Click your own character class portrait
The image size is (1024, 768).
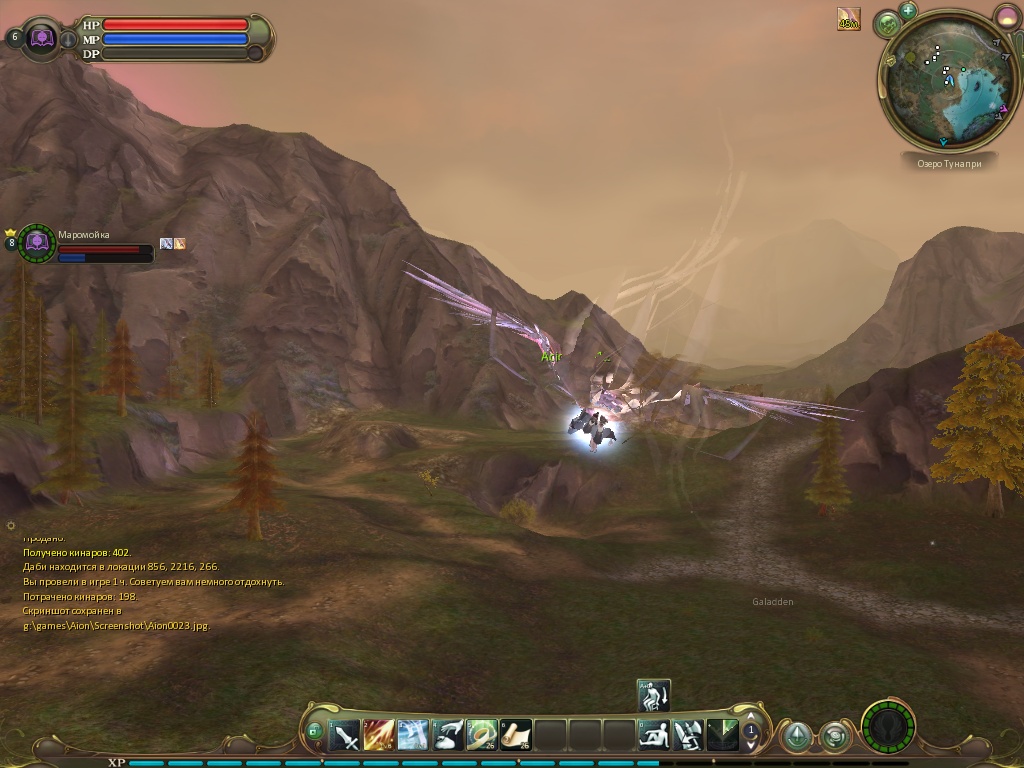pos(43,38)
